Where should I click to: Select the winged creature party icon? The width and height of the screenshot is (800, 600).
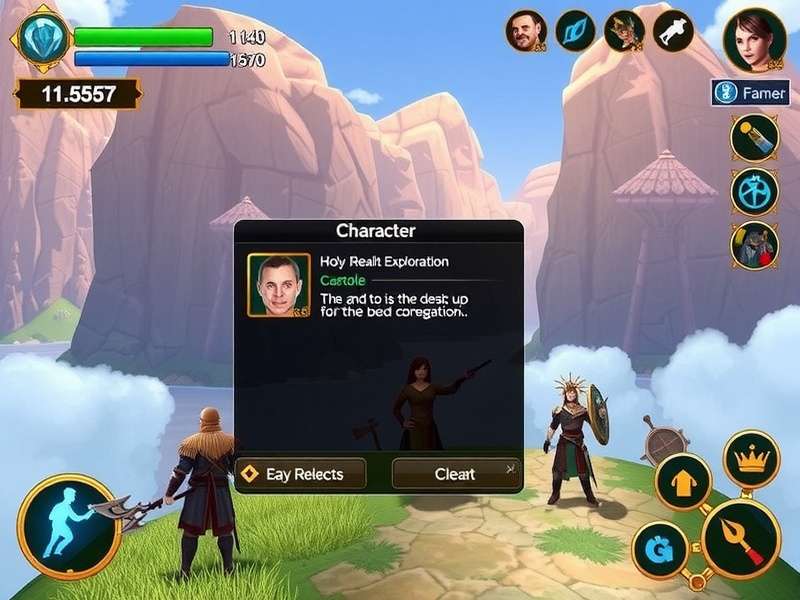[x=624, y=31]
